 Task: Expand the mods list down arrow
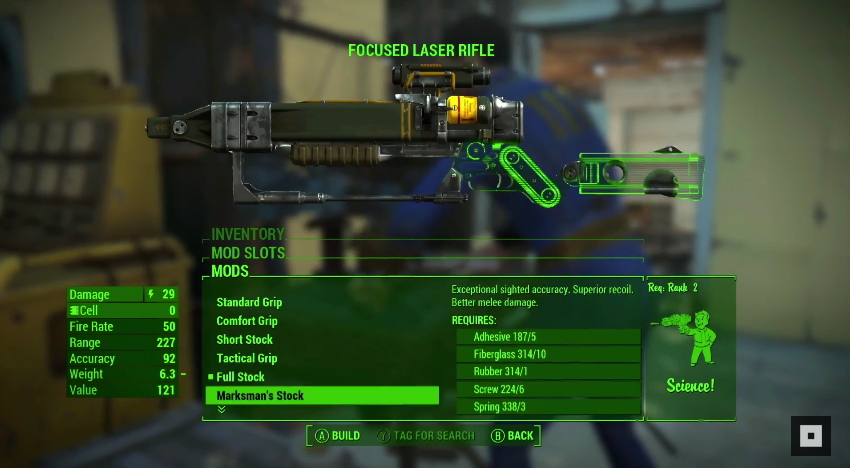221,410
